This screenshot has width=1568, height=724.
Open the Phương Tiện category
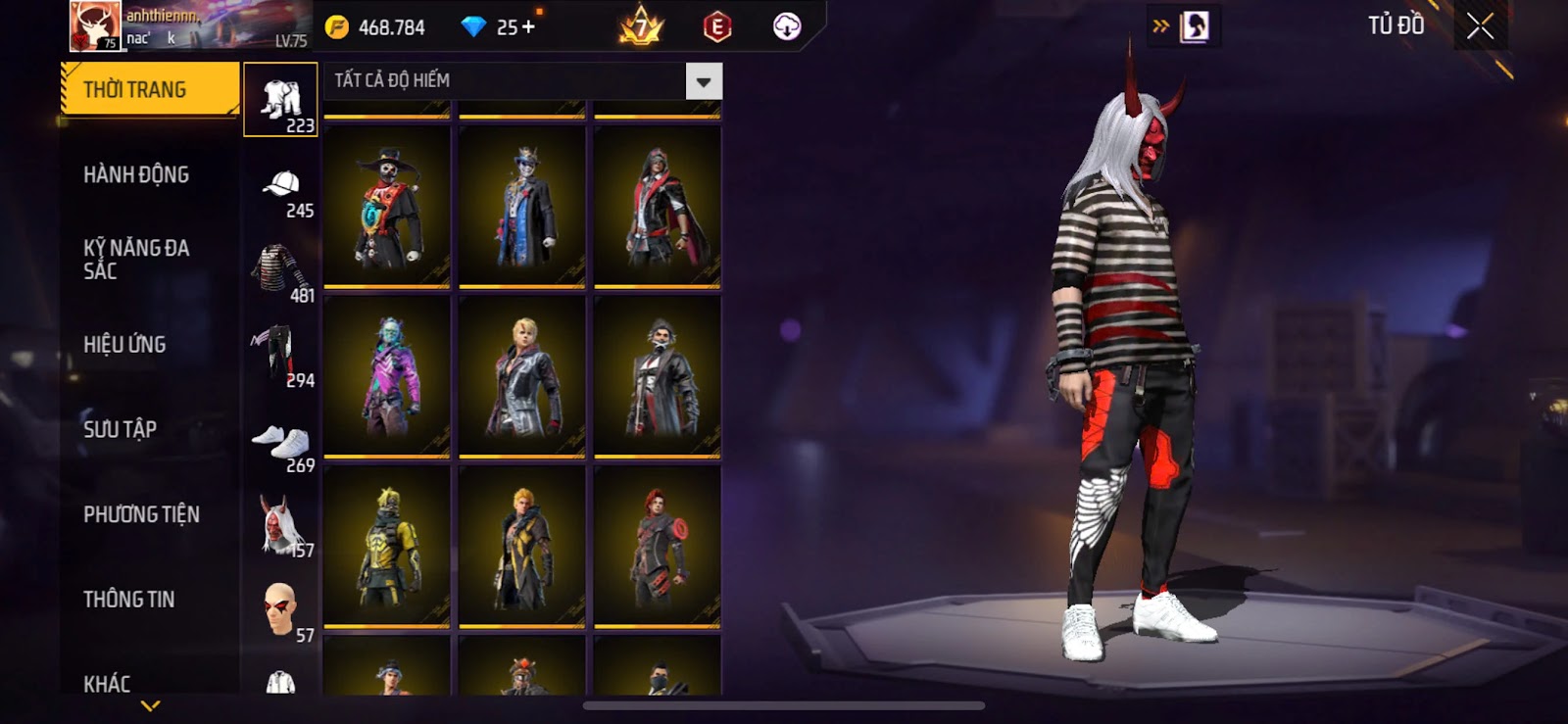[x=141, y=514]
